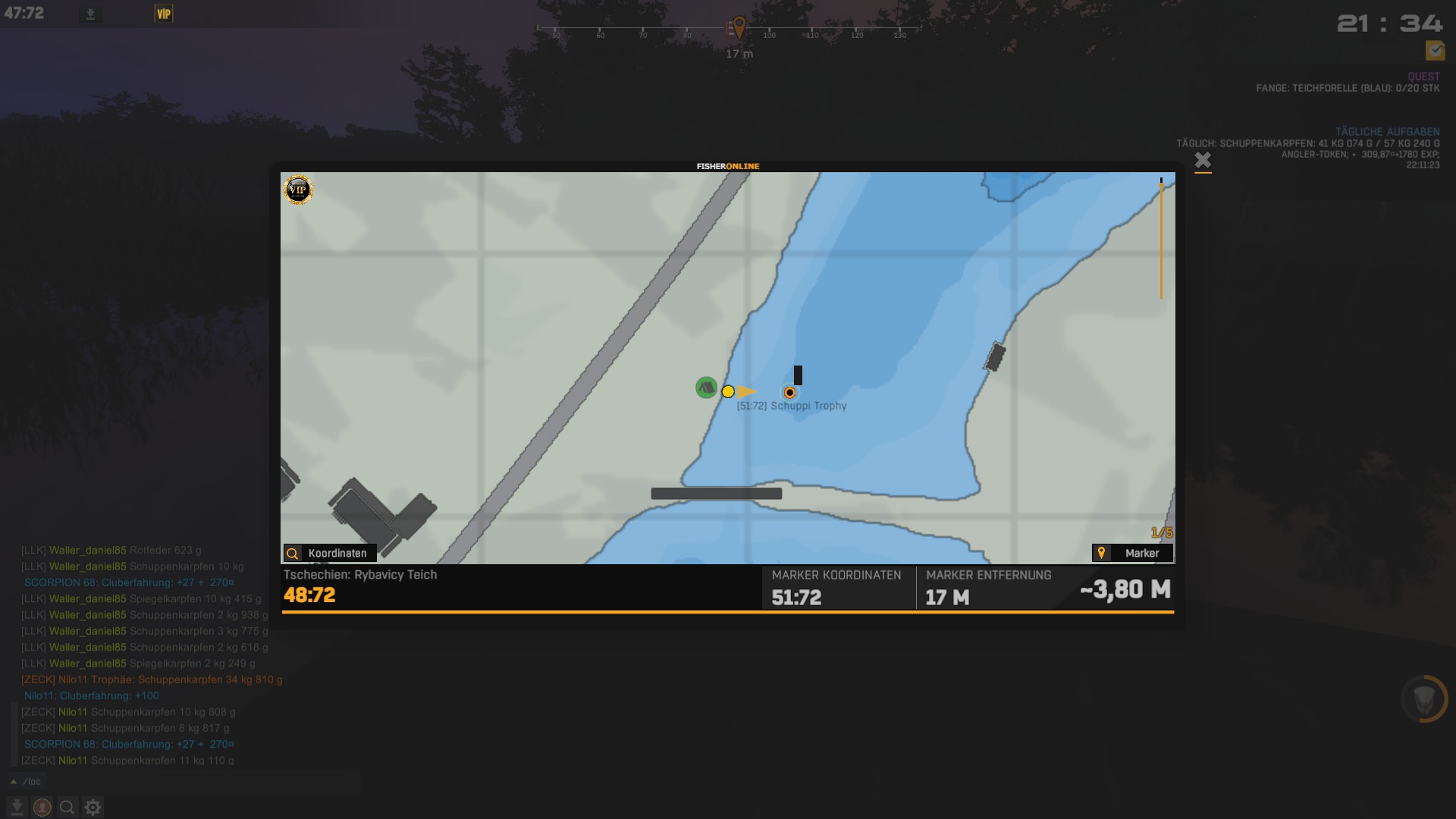Open the magnifier search icon

[67, 808]
